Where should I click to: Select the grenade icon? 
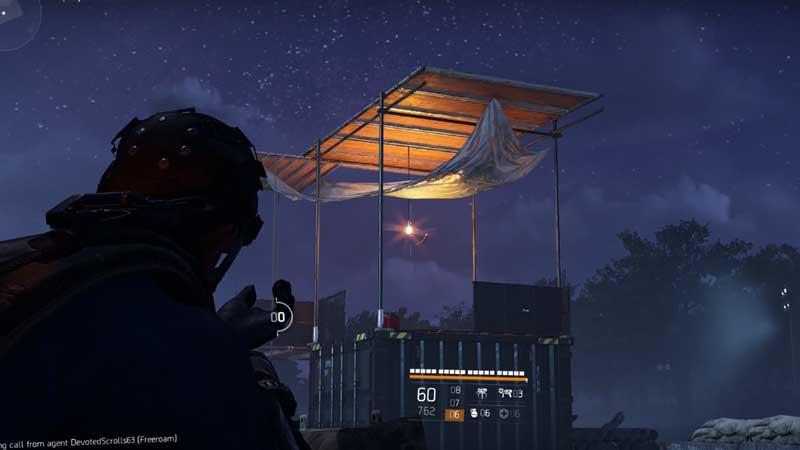(x=475, y=413)
